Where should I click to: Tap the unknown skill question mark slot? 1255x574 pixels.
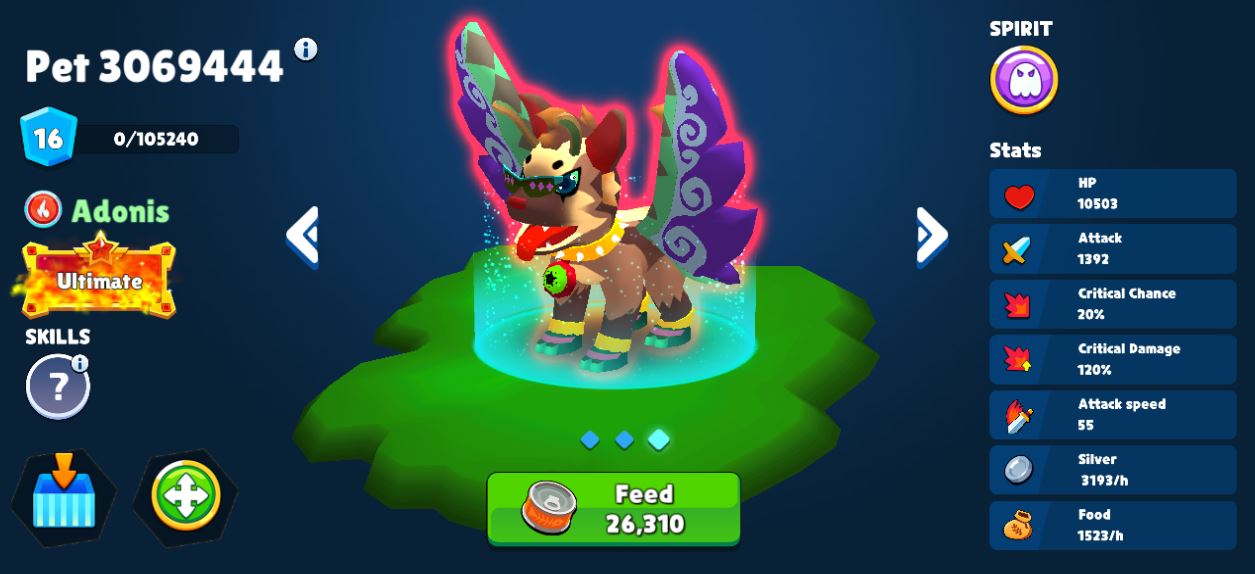[57, 387]
